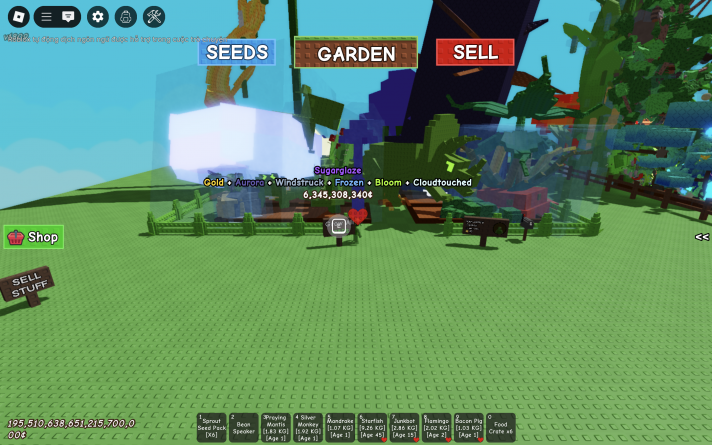Viewport: 712px width, 445px height.
Task: Teleport with the SEEDS button
Action: 236,52
